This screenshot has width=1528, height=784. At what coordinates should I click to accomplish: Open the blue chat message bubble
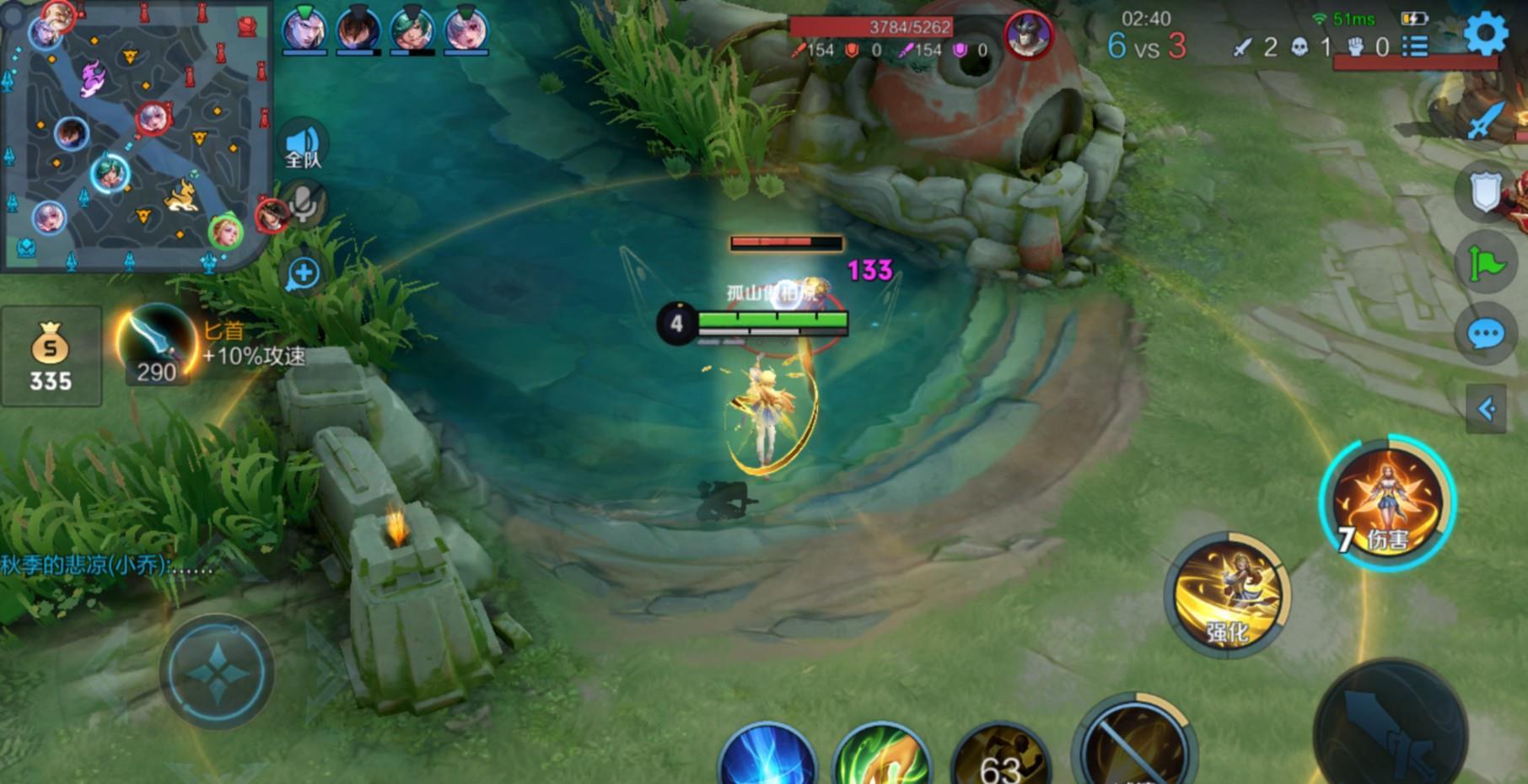tap(1486, 334)
